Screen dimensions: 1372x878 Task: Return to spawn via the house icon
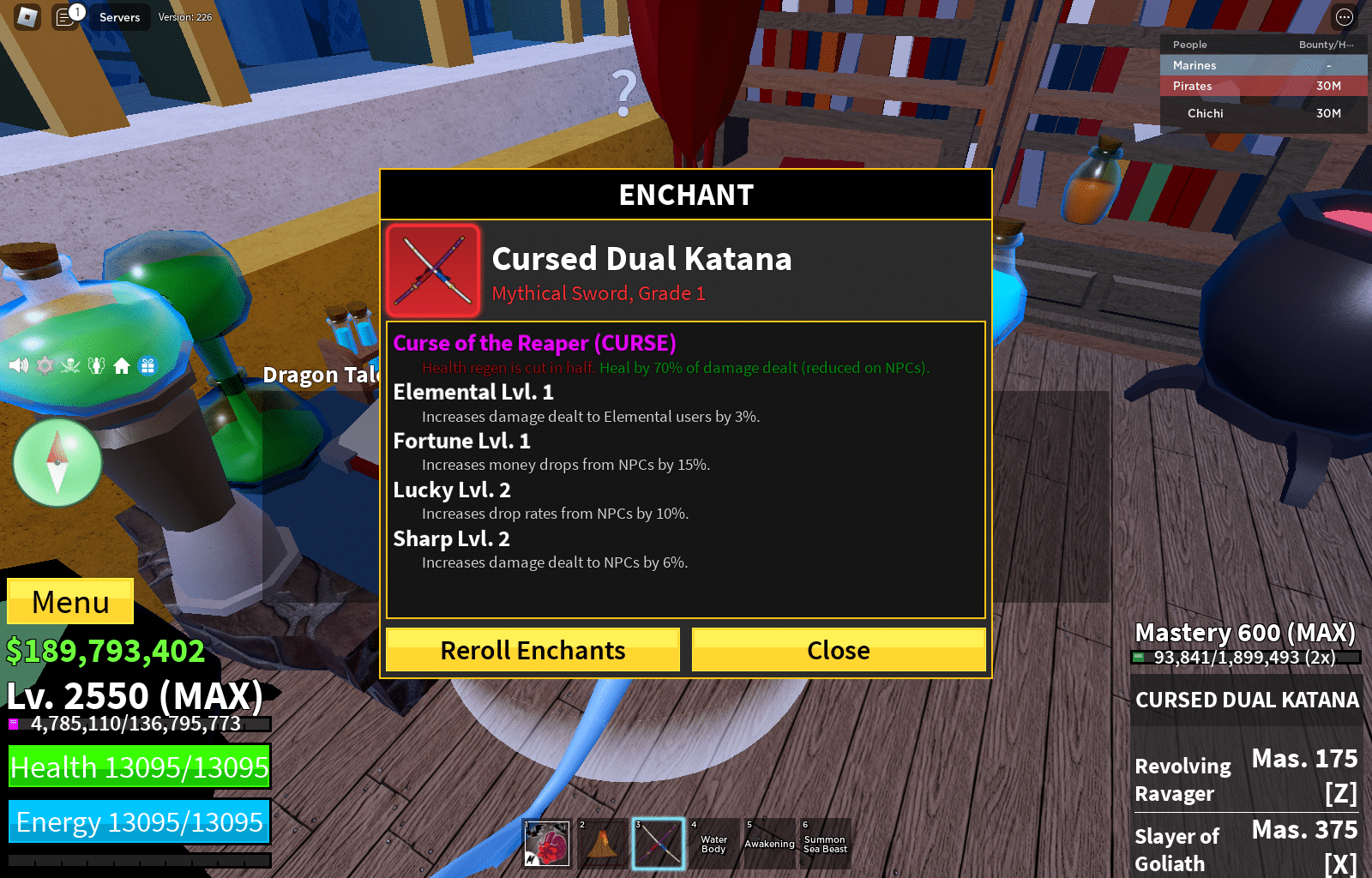pos(121,365)
